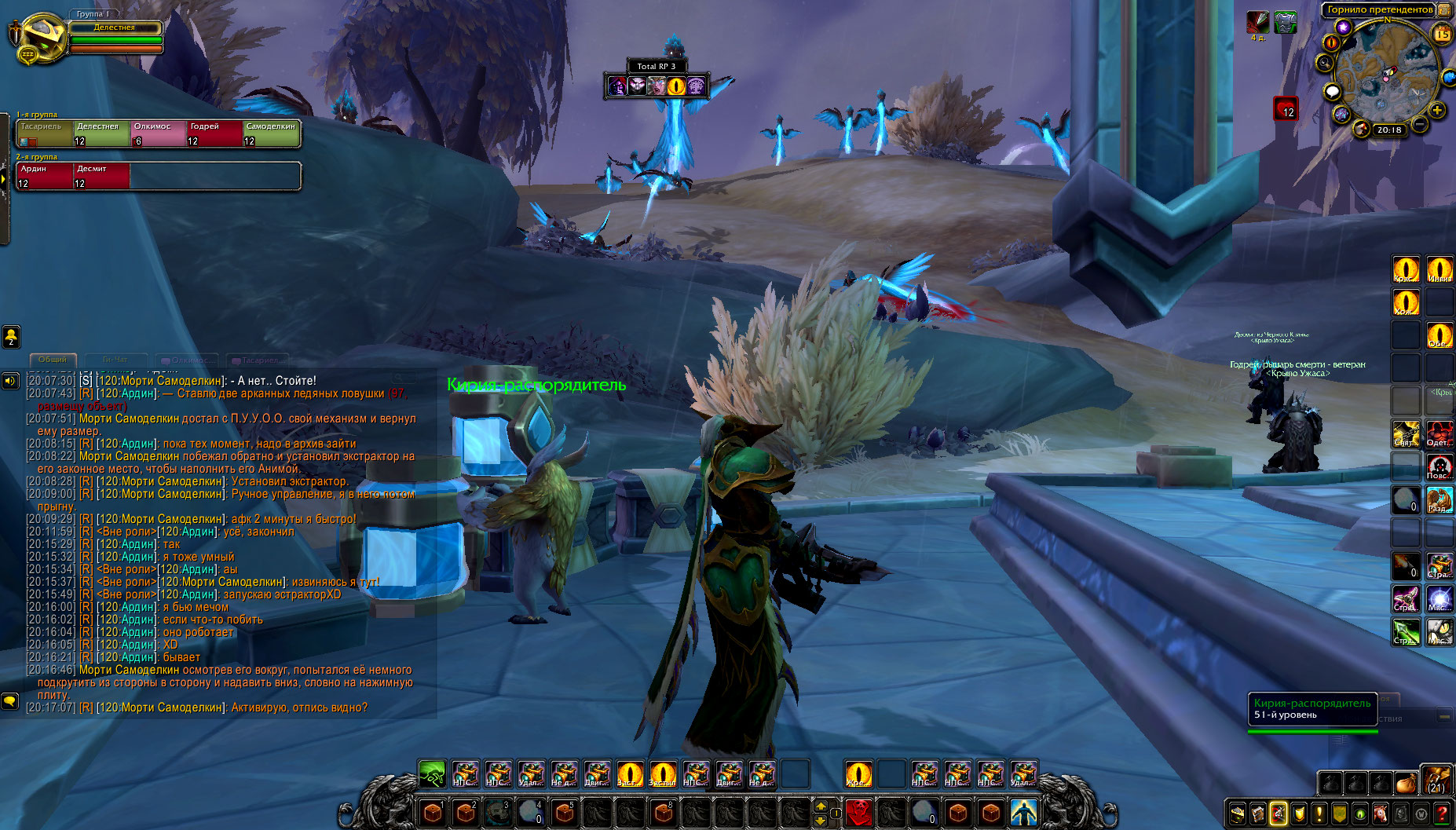Use the red skull ability on the action bar
The image size is (1456, 830).
click(859, 812)
